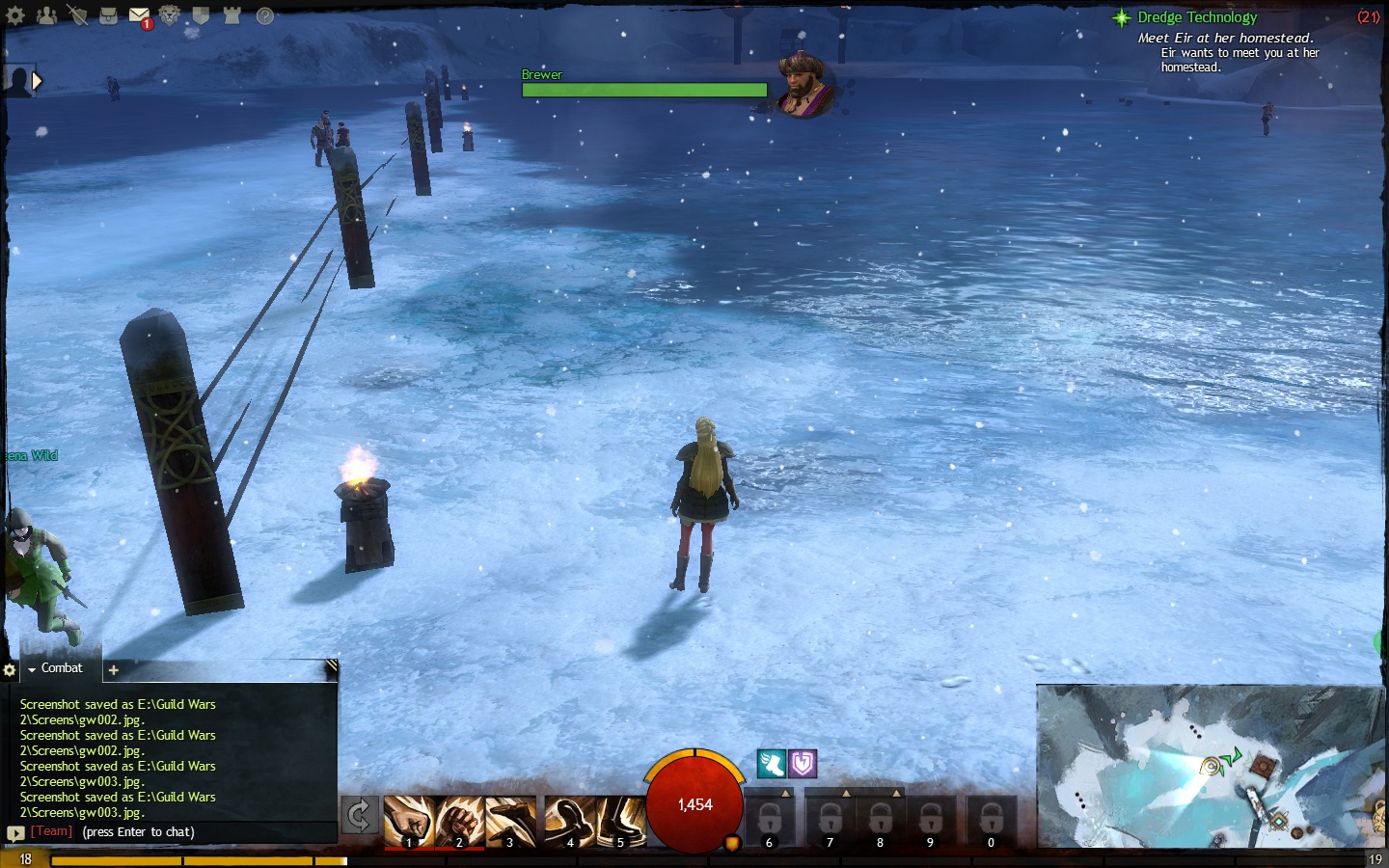Use the fist punch skill 1

408,822
